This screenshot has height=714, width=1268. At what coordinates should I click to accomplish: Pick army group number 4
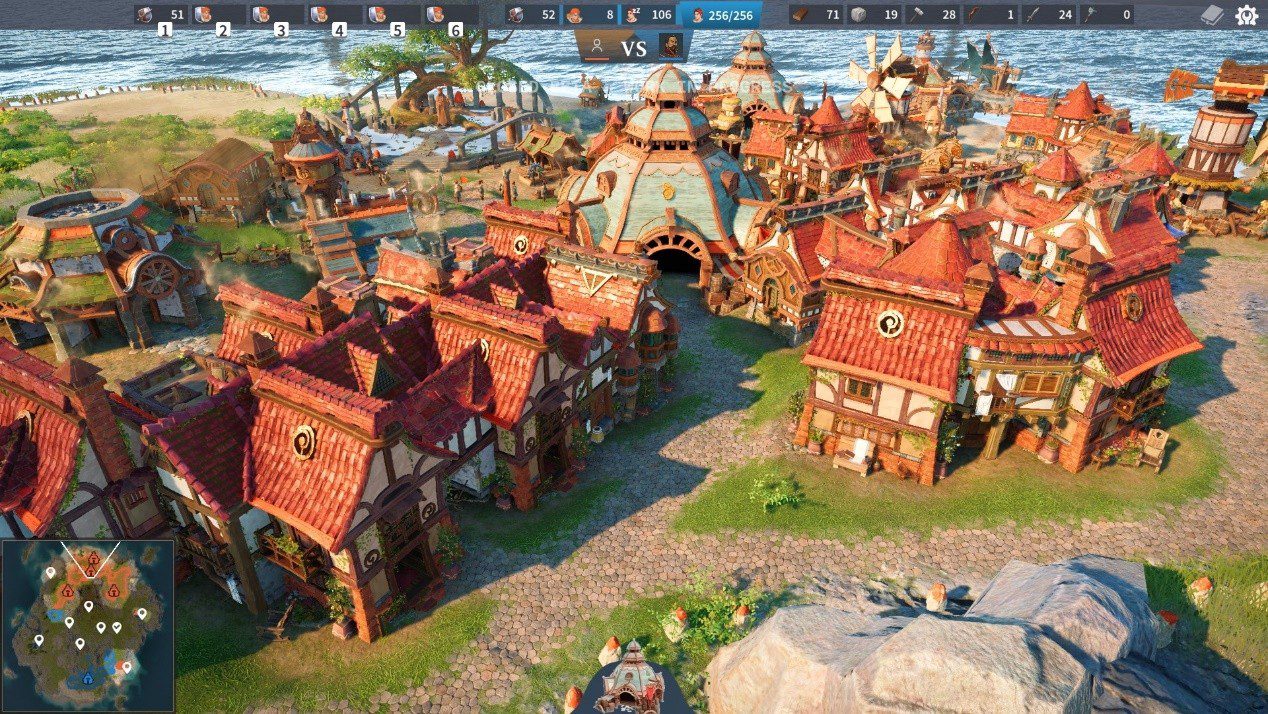pyautogui.click(x=335, y=15)
